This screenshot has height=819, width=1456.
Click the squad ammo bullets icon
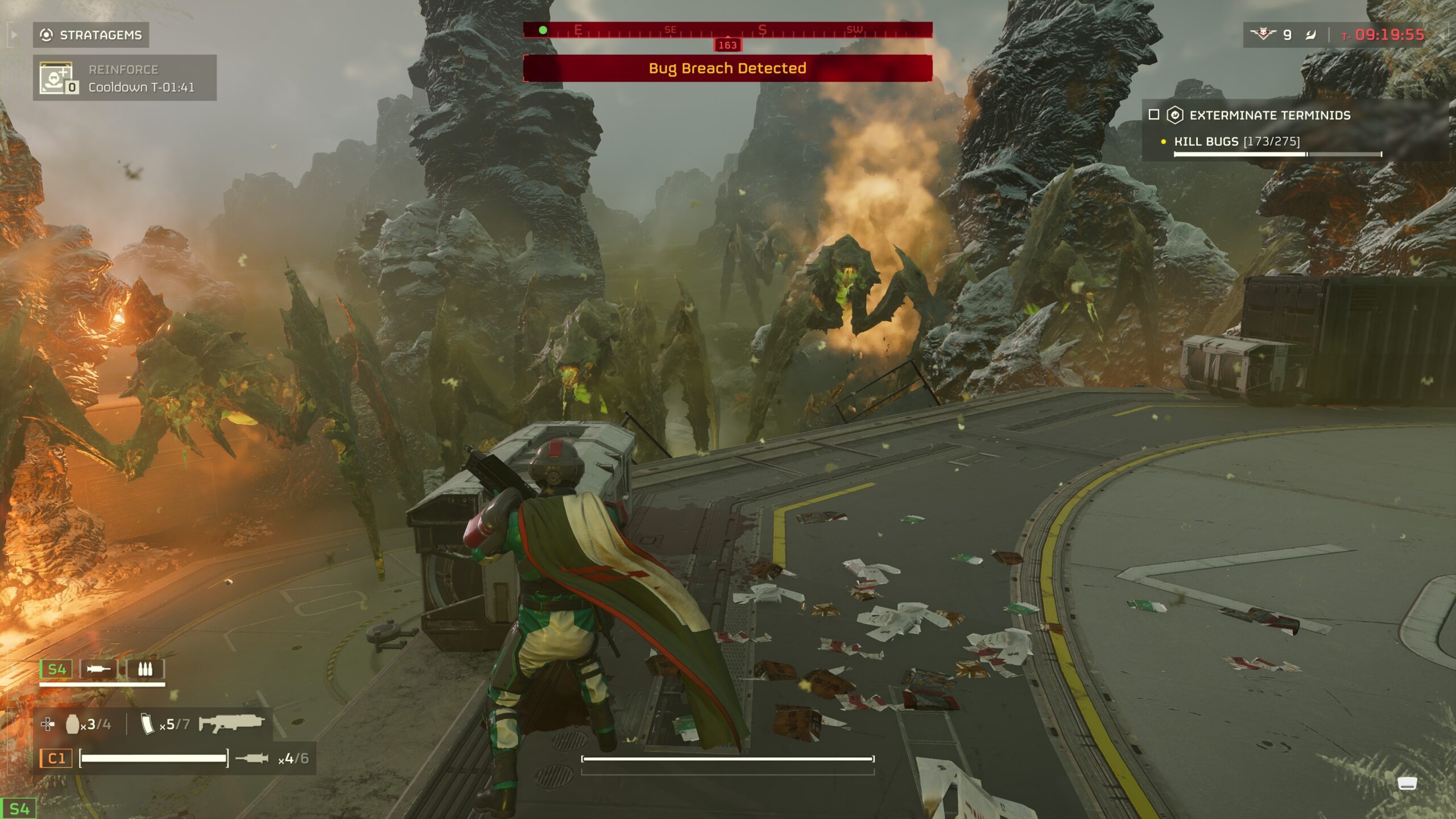point(145,669)
